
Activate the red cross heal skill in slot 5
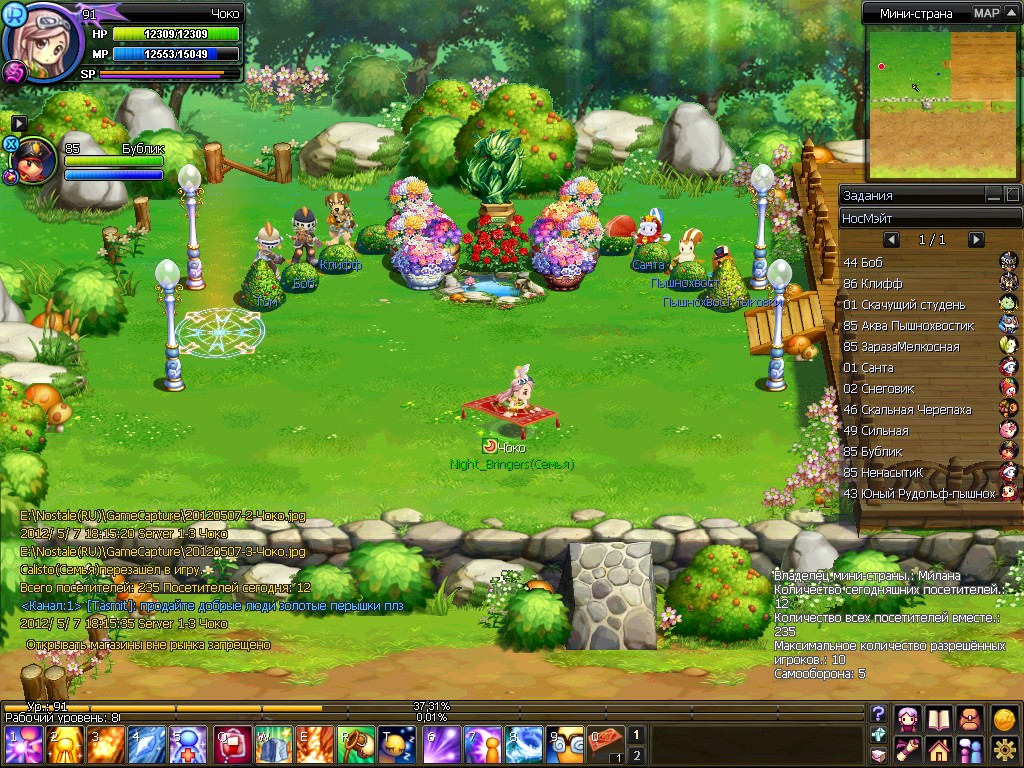click(188, 745)
